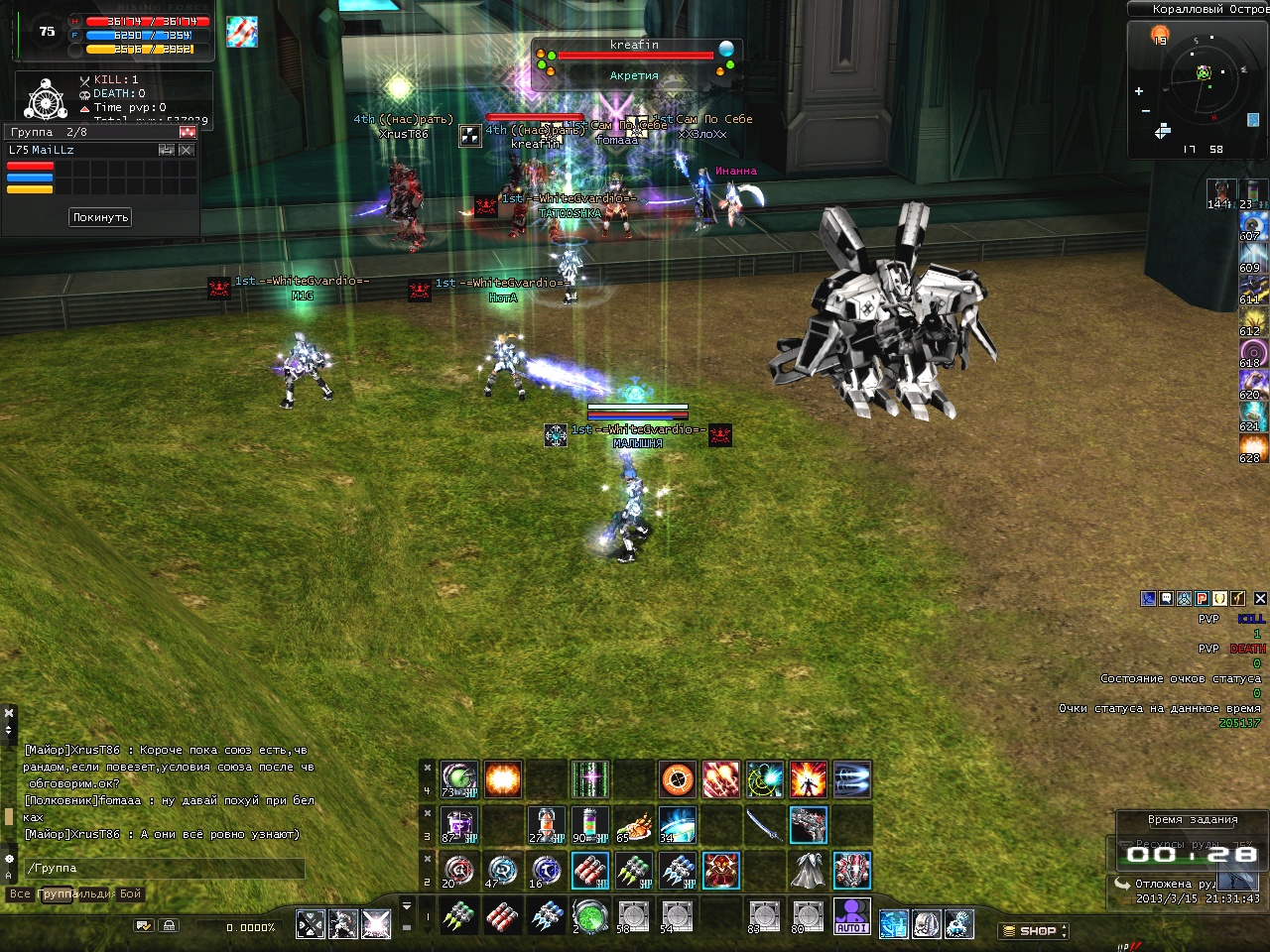Focus the chat input field showing /Группа
This screenshot has height=952, width=1270.
(x=164, y=869)
